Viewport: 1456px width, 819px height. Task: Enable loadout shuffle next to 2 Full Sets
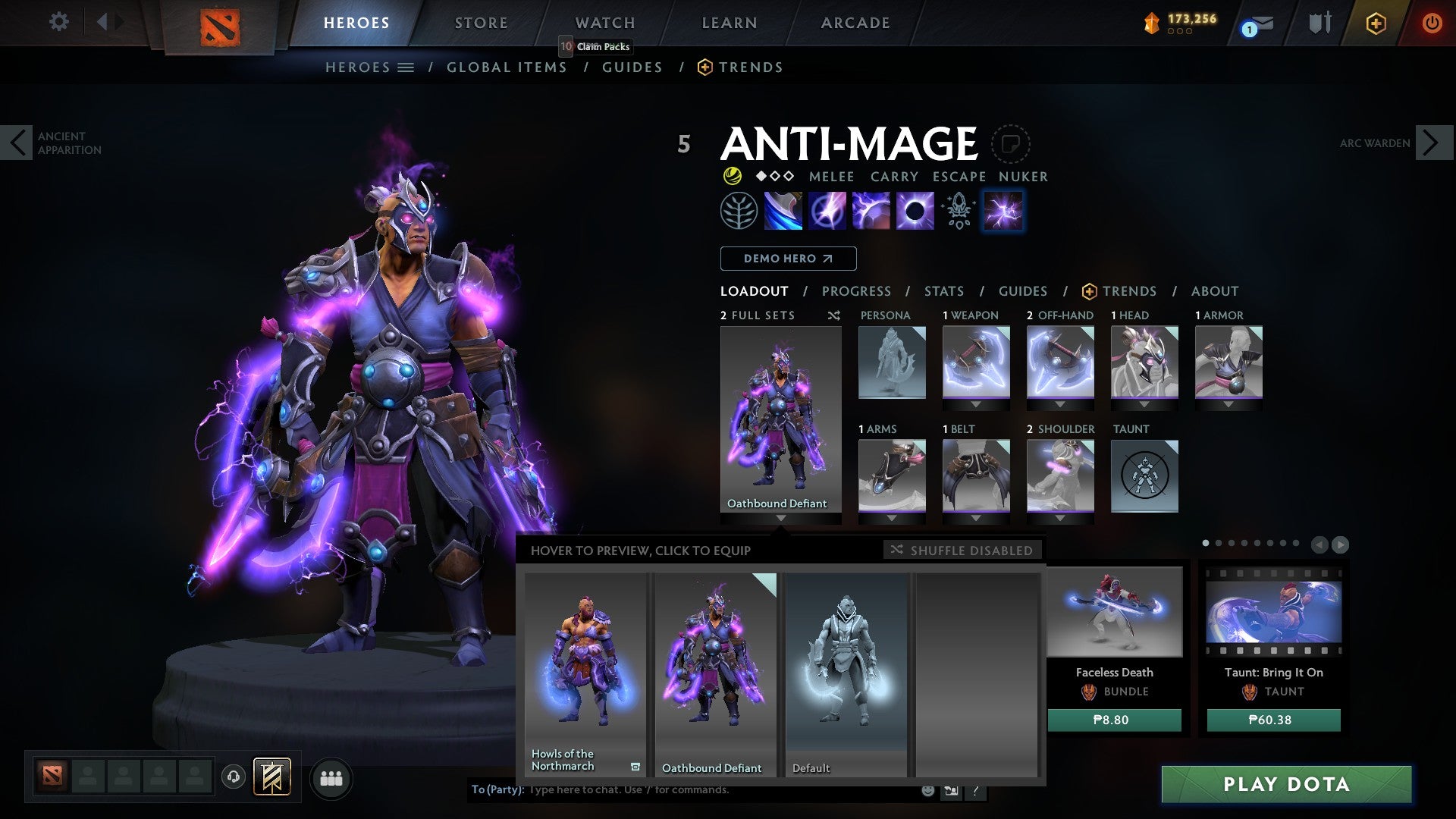(x=834, y=315)
